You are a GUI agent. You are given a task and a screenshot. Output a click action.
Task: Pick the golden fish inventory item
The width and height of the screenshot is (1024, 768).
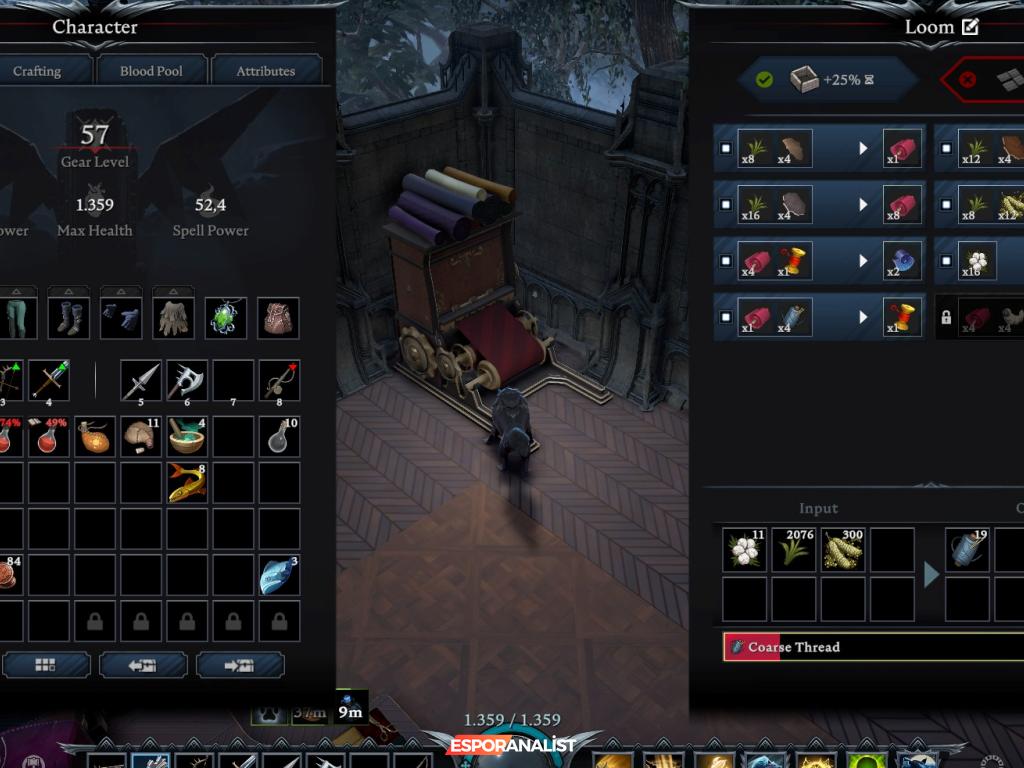click(187, 482)
